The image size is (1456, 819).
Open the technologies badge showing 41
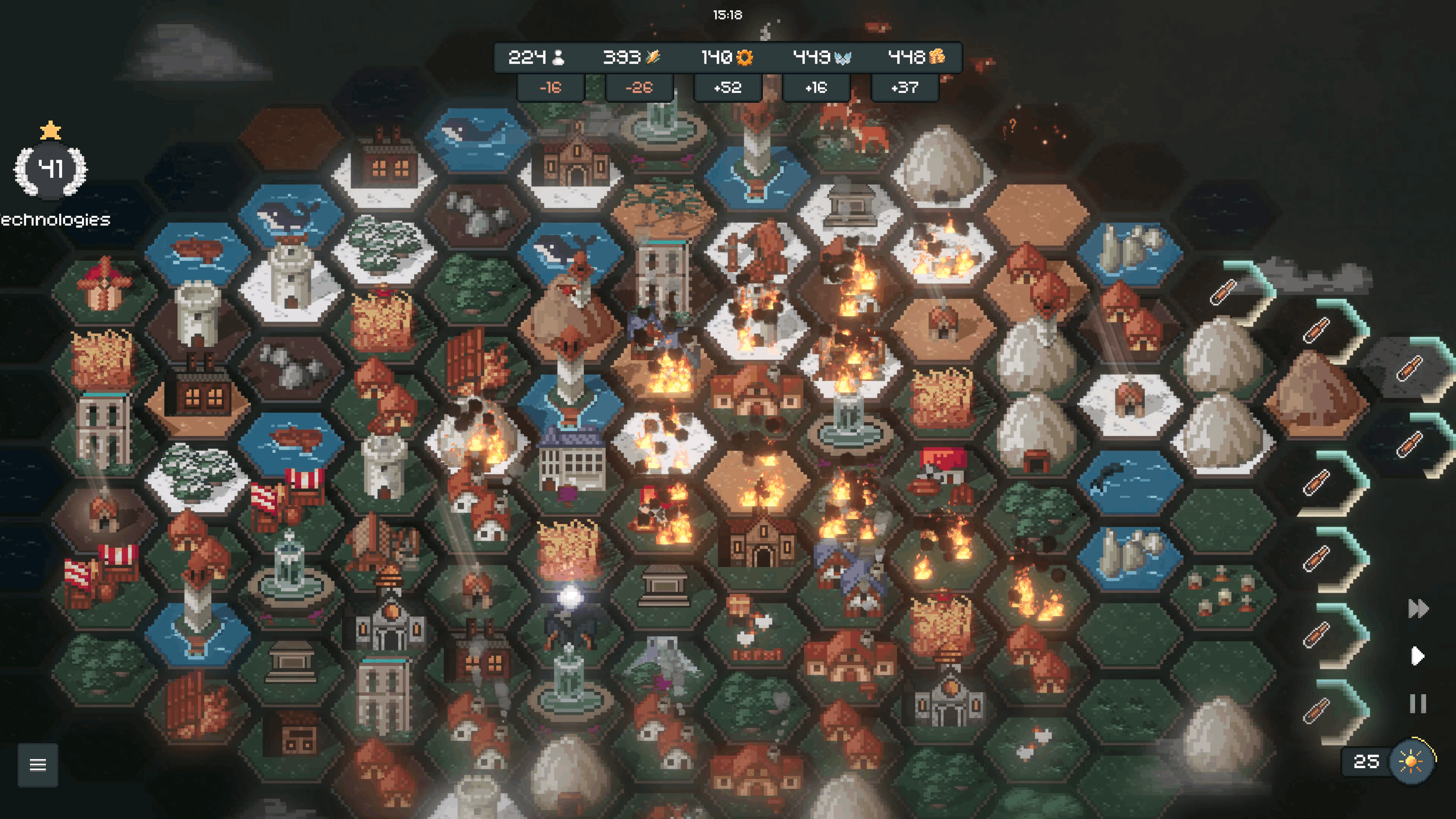(50, 169)
